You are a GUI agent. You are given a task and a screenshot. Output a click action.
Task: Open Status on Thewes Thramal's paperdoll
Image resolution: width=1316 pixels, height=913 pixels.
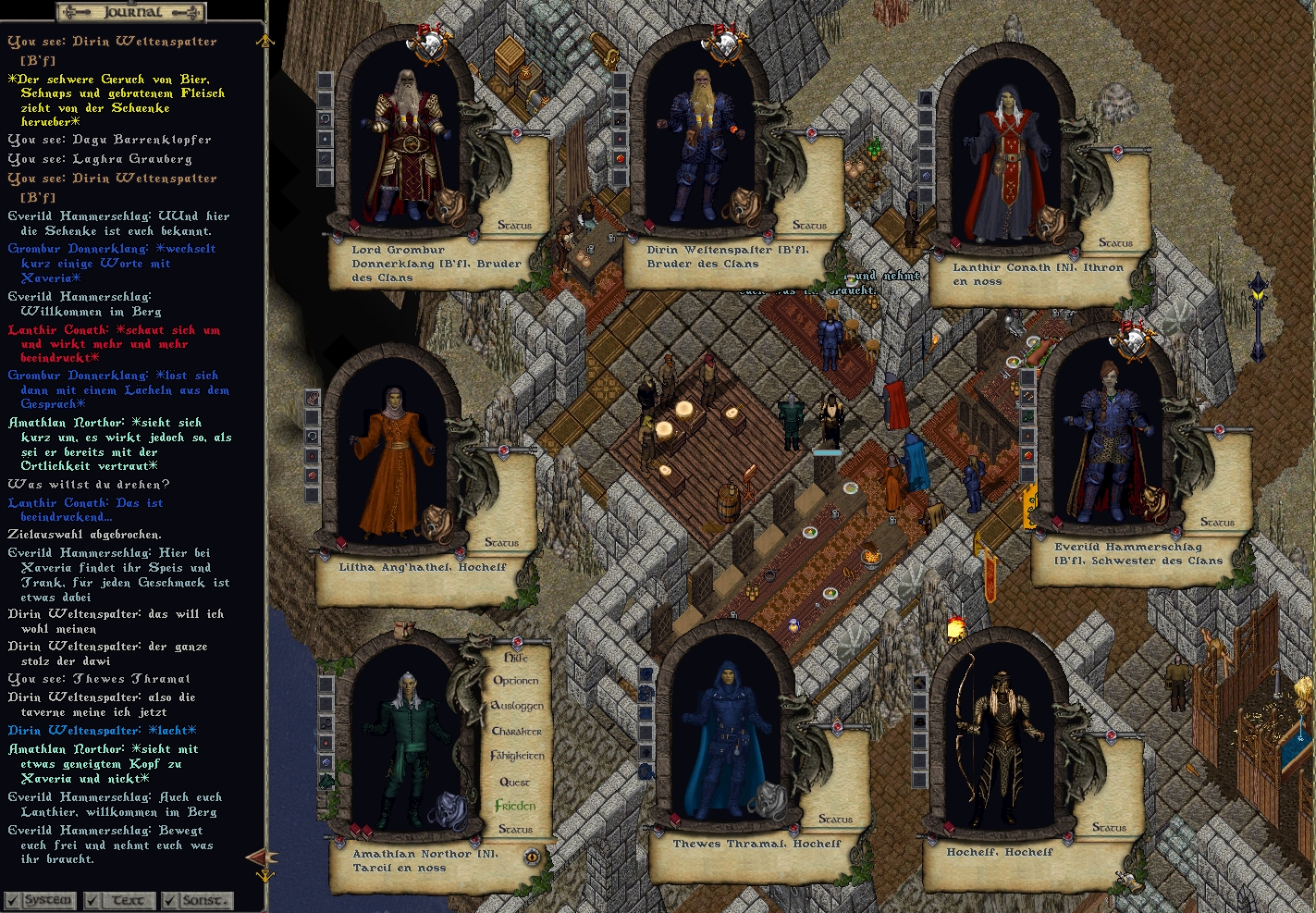click(x=835, y=819)
